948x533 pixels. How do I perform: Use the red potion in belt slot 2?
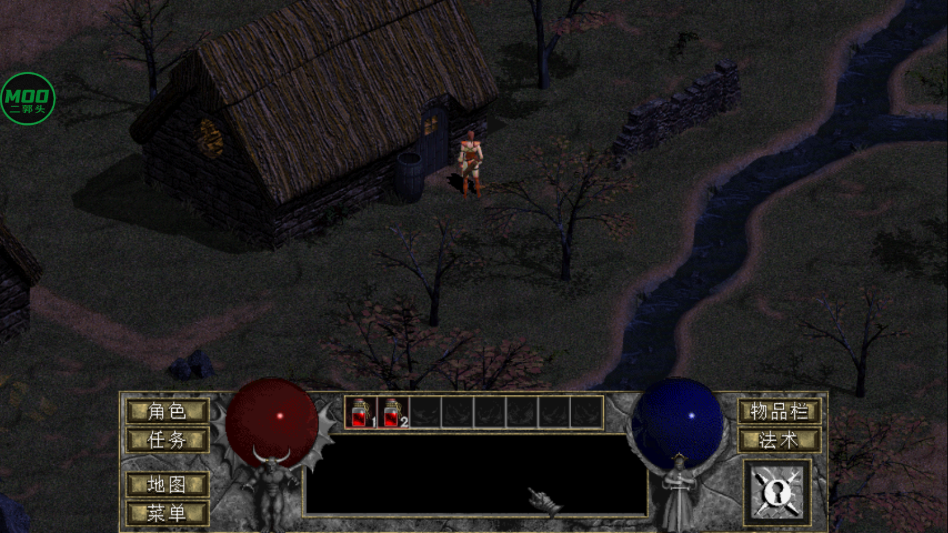click(x=393, y=412)
